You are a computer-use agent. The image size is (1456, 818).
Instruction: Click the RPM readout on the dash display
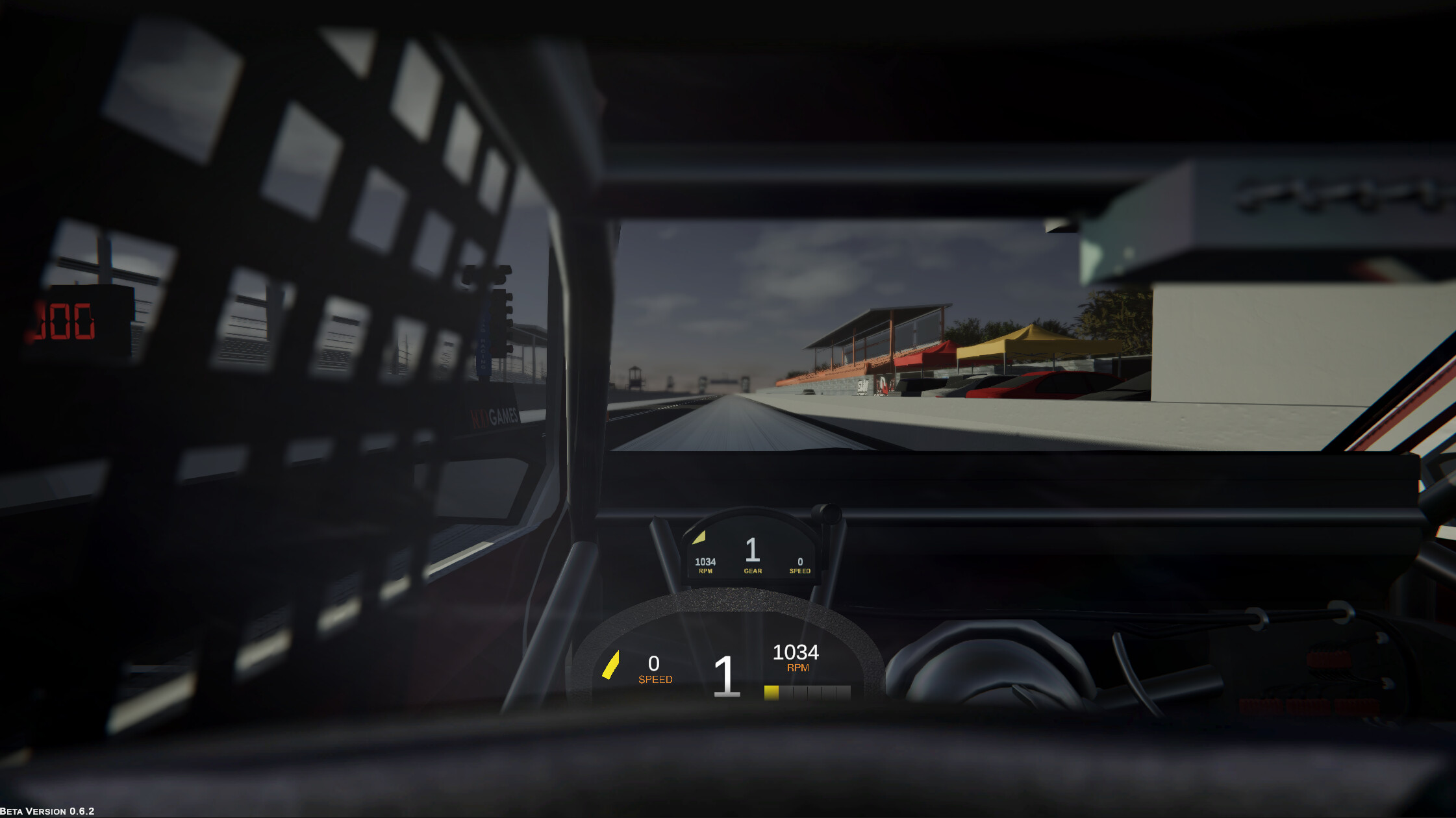click(706, 562)
